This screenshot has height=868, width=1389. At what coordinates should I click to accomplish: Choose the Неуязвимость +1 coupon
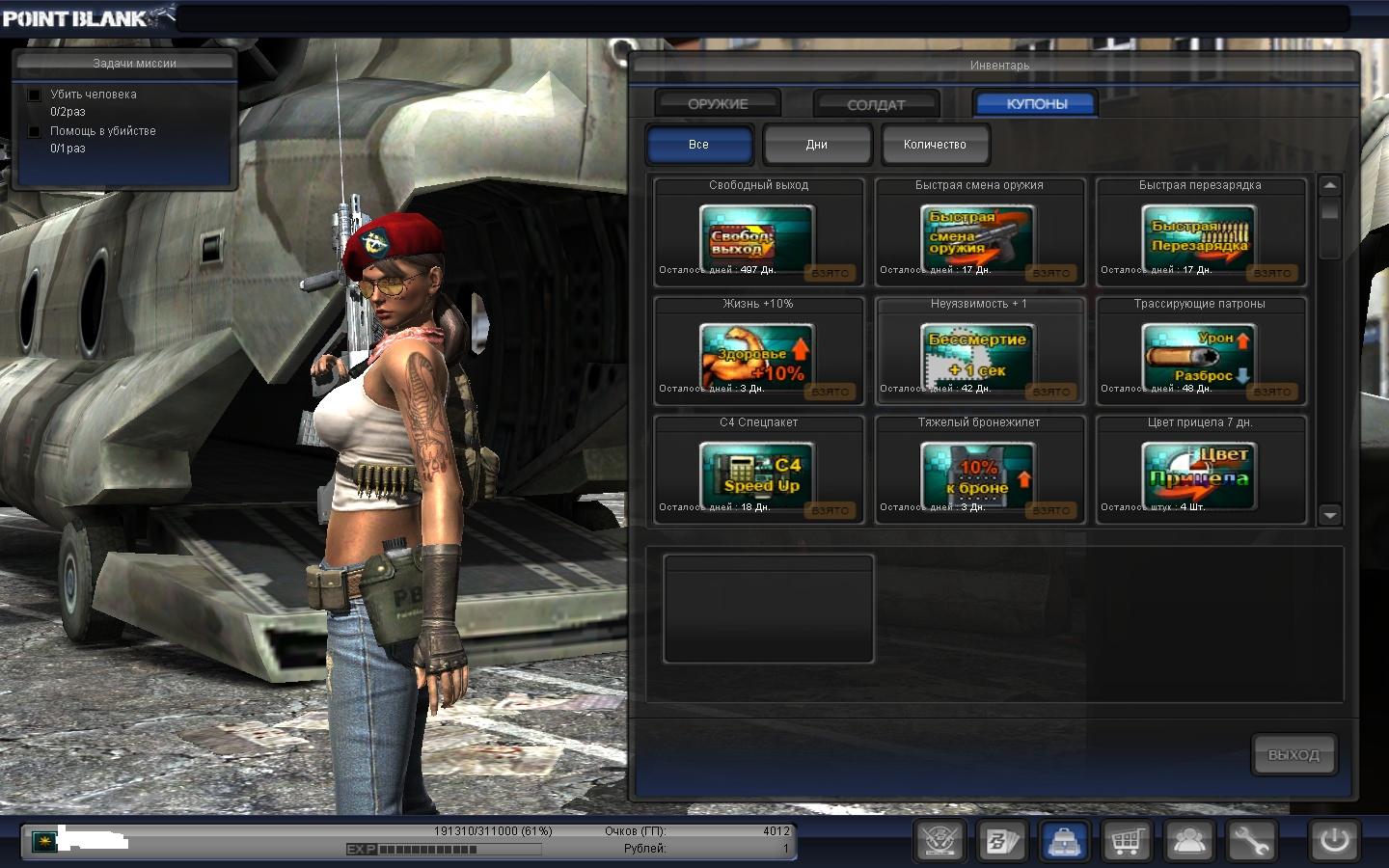click(978, 354)
